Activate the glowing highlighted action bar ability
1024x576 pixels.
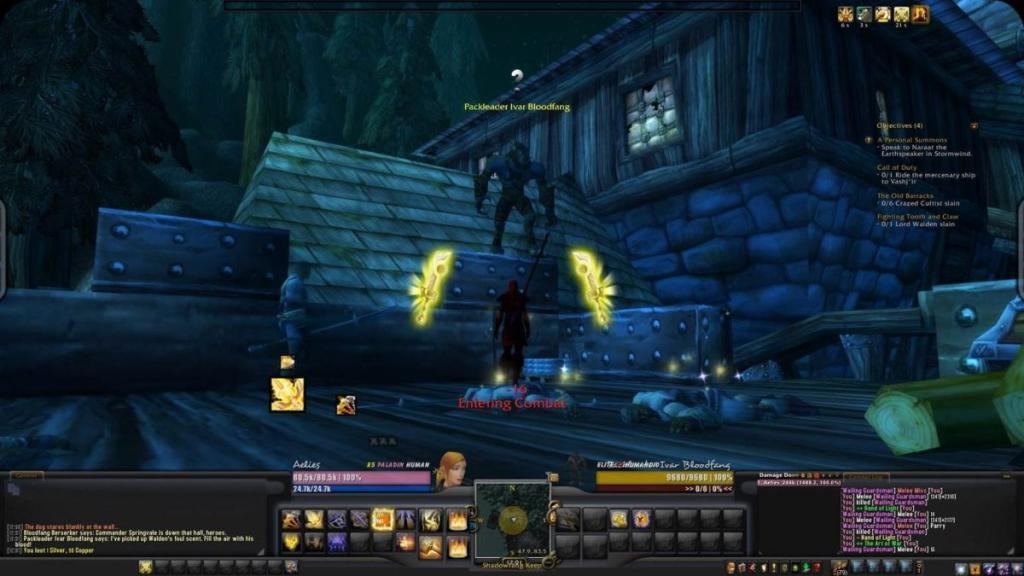point(382,519)
